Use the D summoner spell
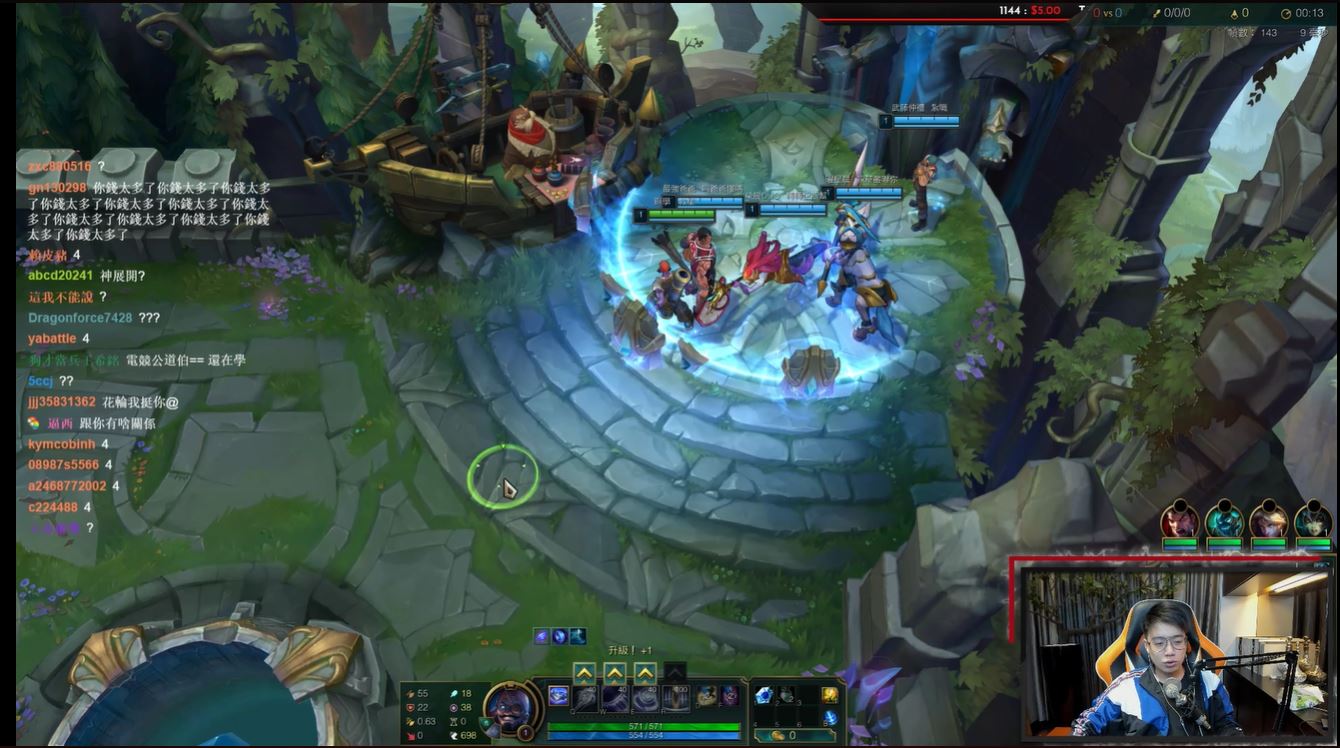The image size is (1340, 748). coord(707,695)
